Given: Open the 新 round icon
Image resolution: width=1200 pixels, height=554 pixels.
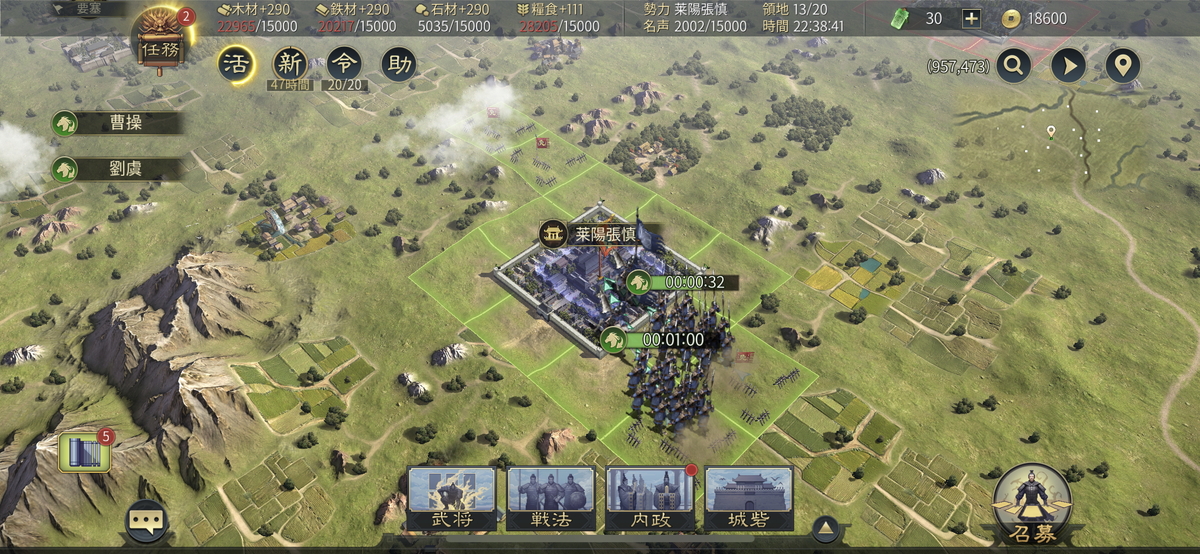Looking at the screenshot, I should (291, 65).
